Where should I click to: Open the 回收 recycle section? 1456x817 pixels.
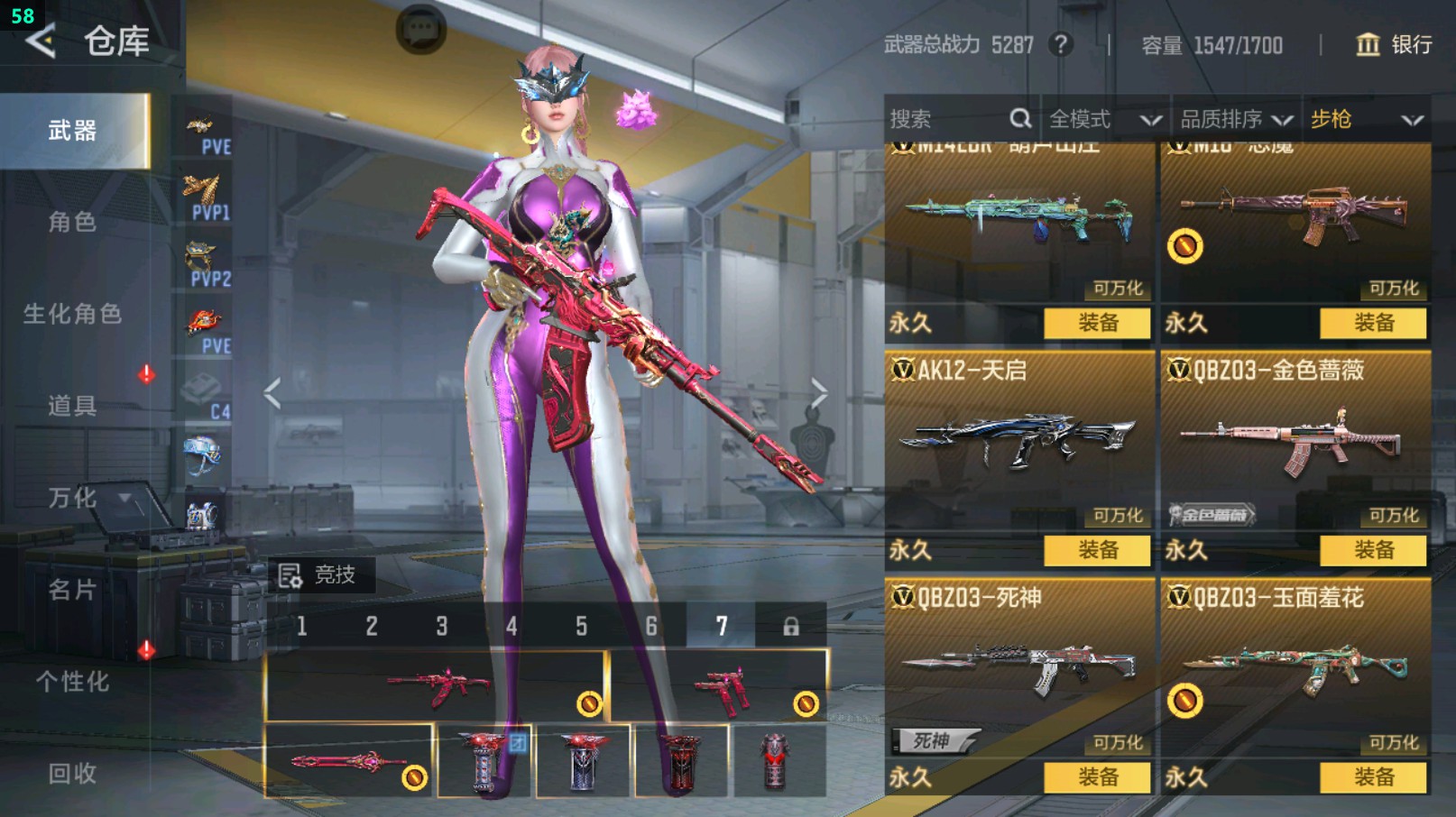coord(72,773)
